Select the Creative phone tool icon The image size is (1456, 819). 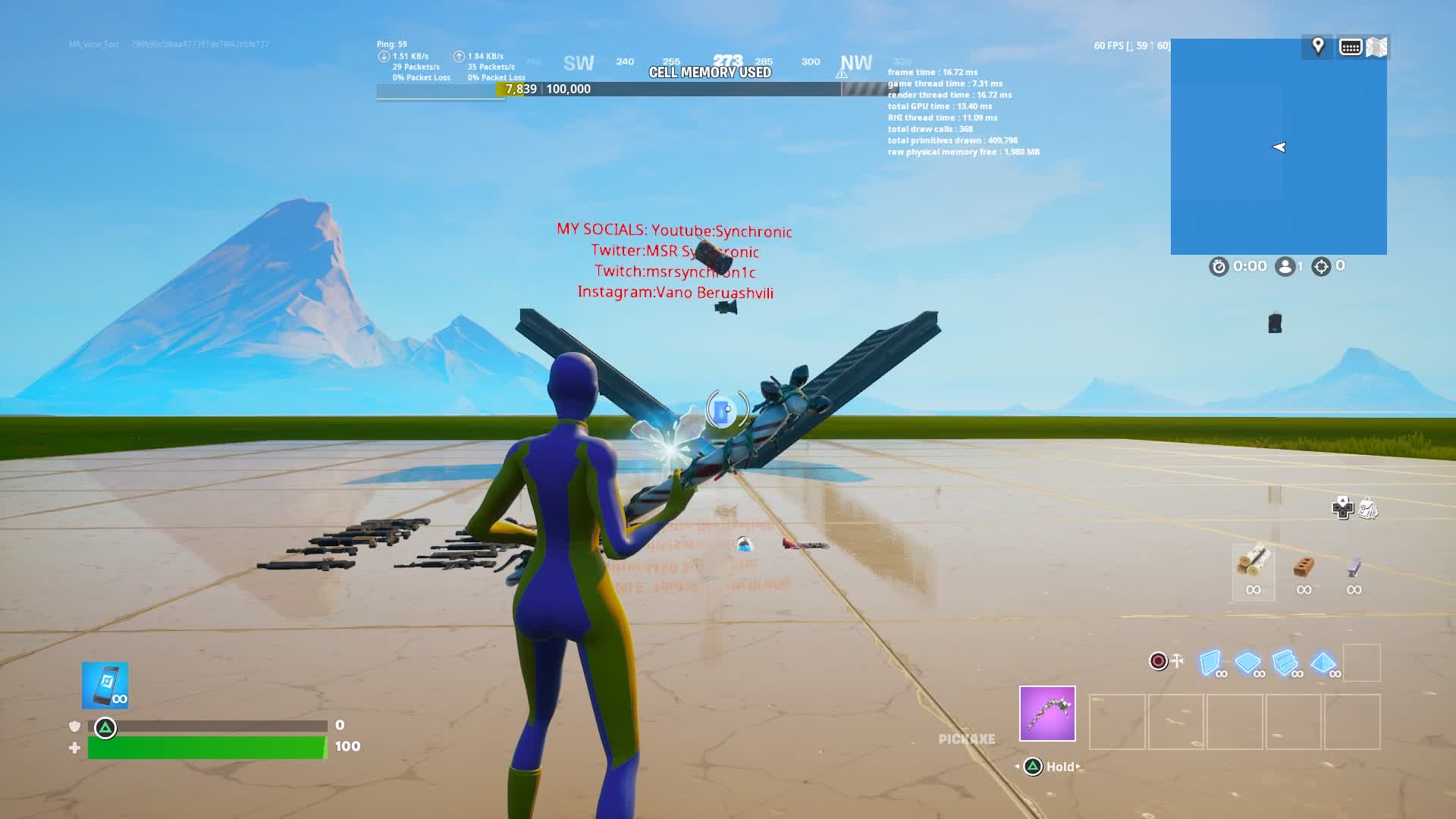(x=105, y=686)
